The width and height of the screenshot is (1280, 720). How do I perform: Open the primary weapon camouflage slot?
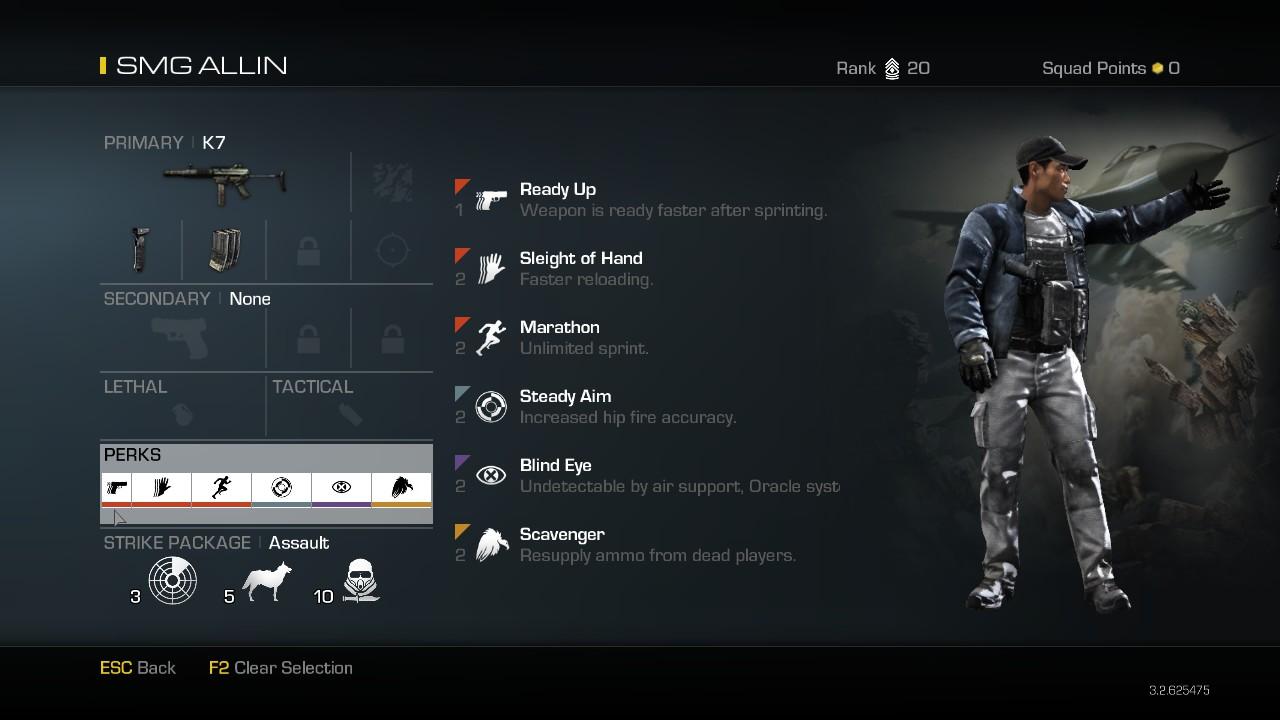click(392, 182)
